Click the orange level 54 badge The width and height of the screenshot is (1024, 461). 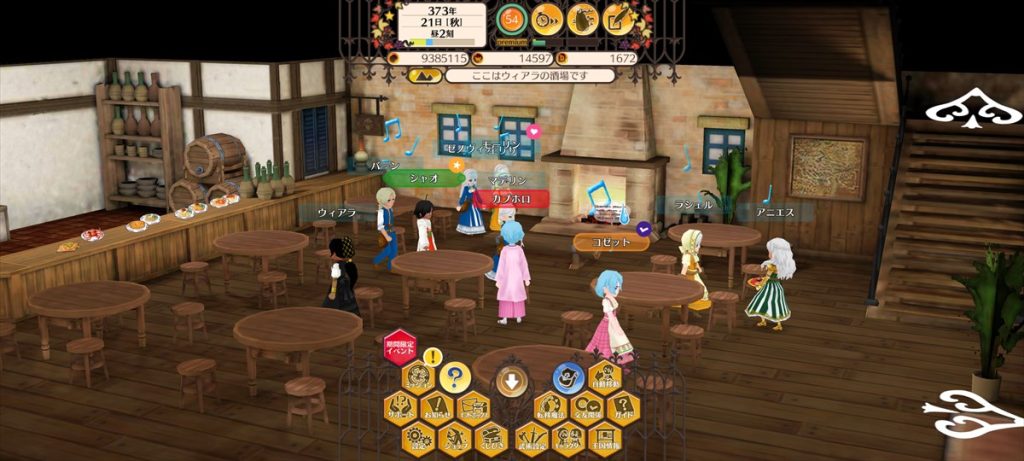click(513, 17)
